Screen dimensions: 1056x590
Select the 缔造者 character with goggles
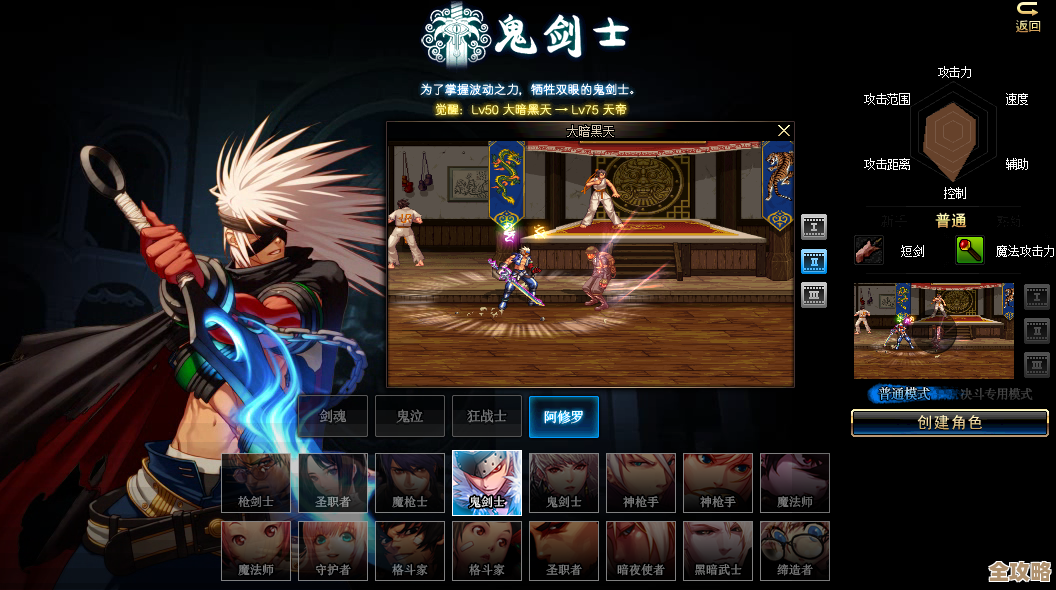(x=795, y=551)
